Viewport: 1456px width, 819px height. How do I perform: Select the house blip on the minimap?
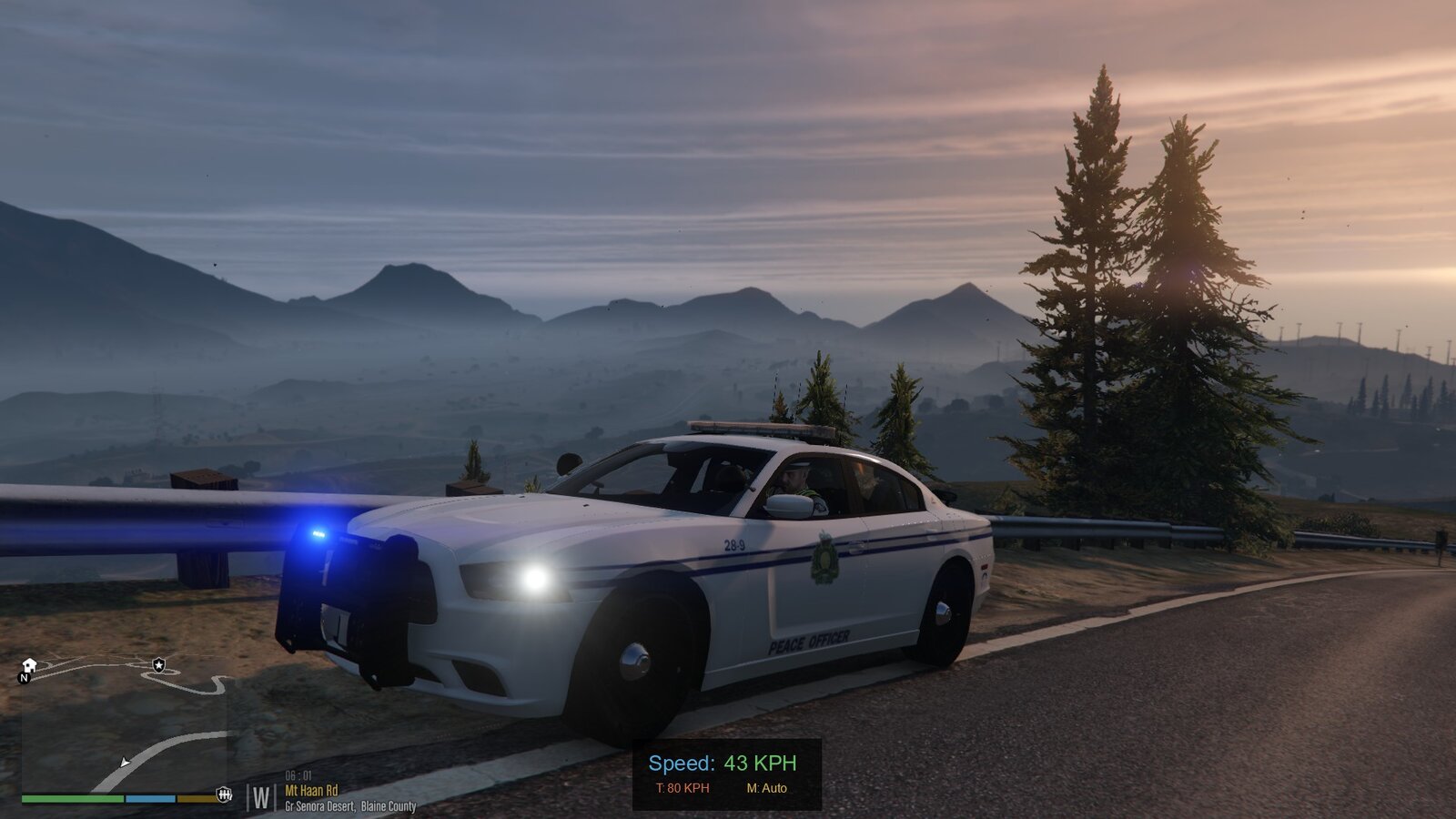(x=29, y=664)
